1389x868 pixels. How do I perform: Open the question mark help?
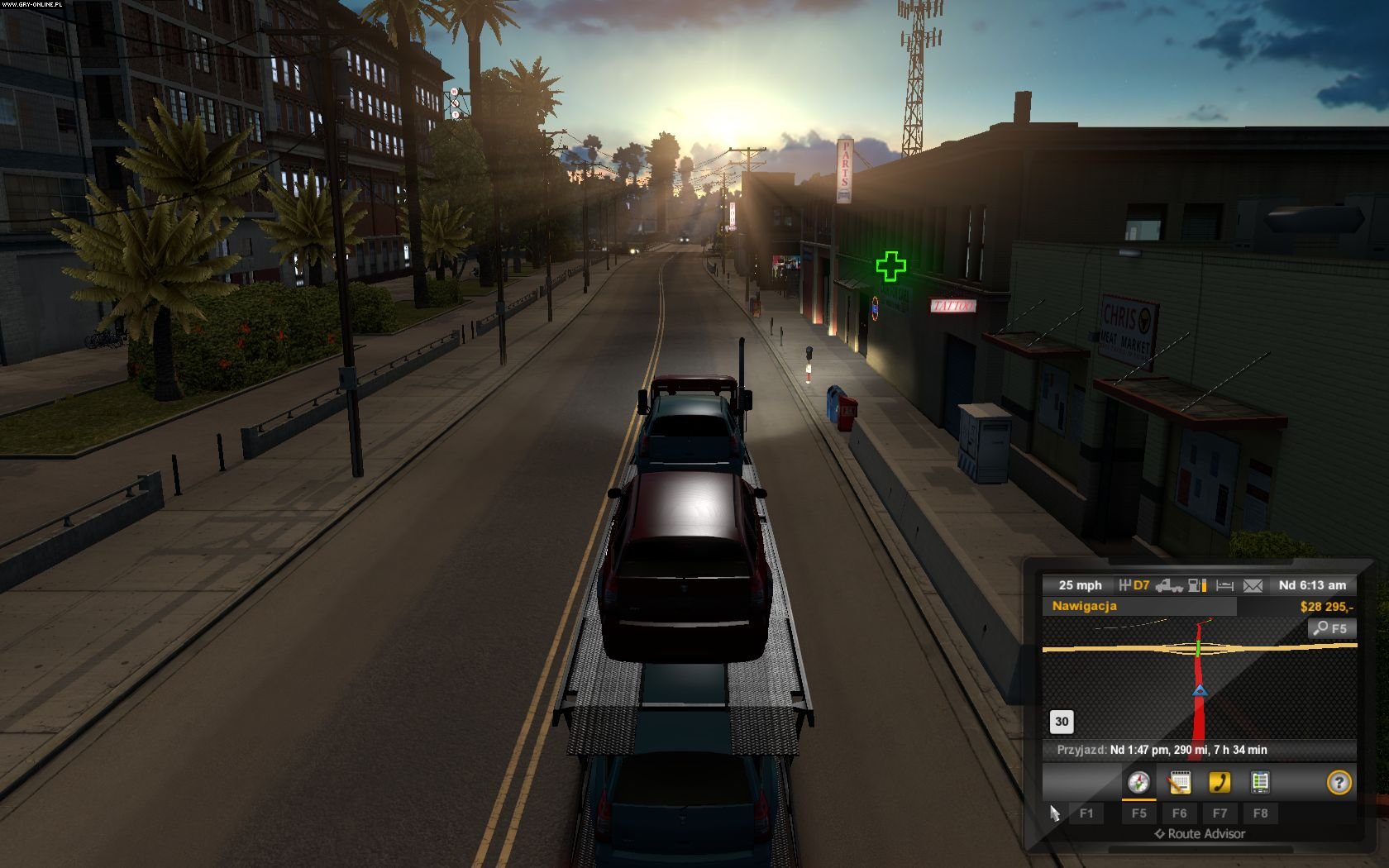(1339, 782)
